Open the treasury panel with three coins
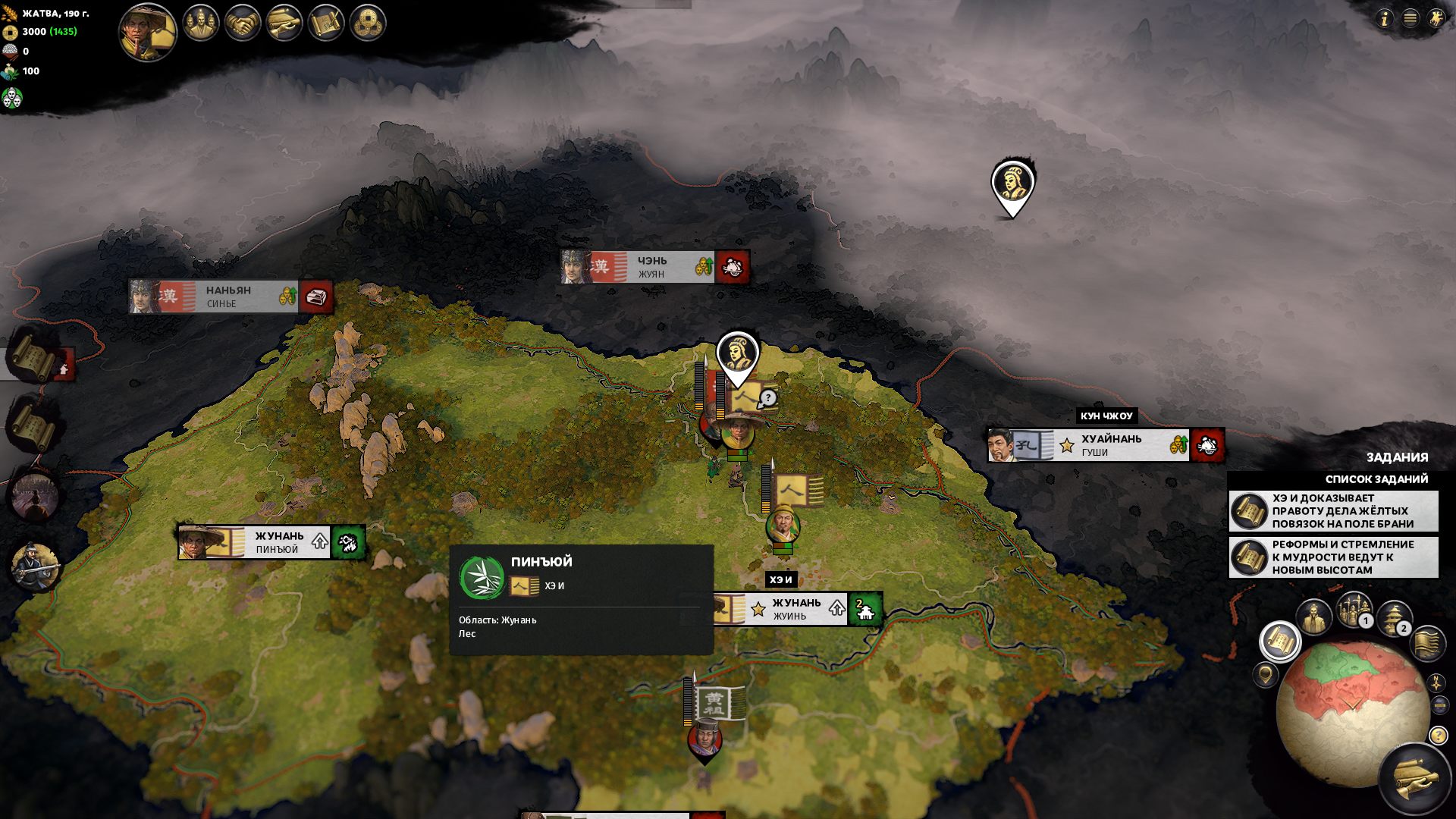 pyautogui.click(x=368, y=24)
